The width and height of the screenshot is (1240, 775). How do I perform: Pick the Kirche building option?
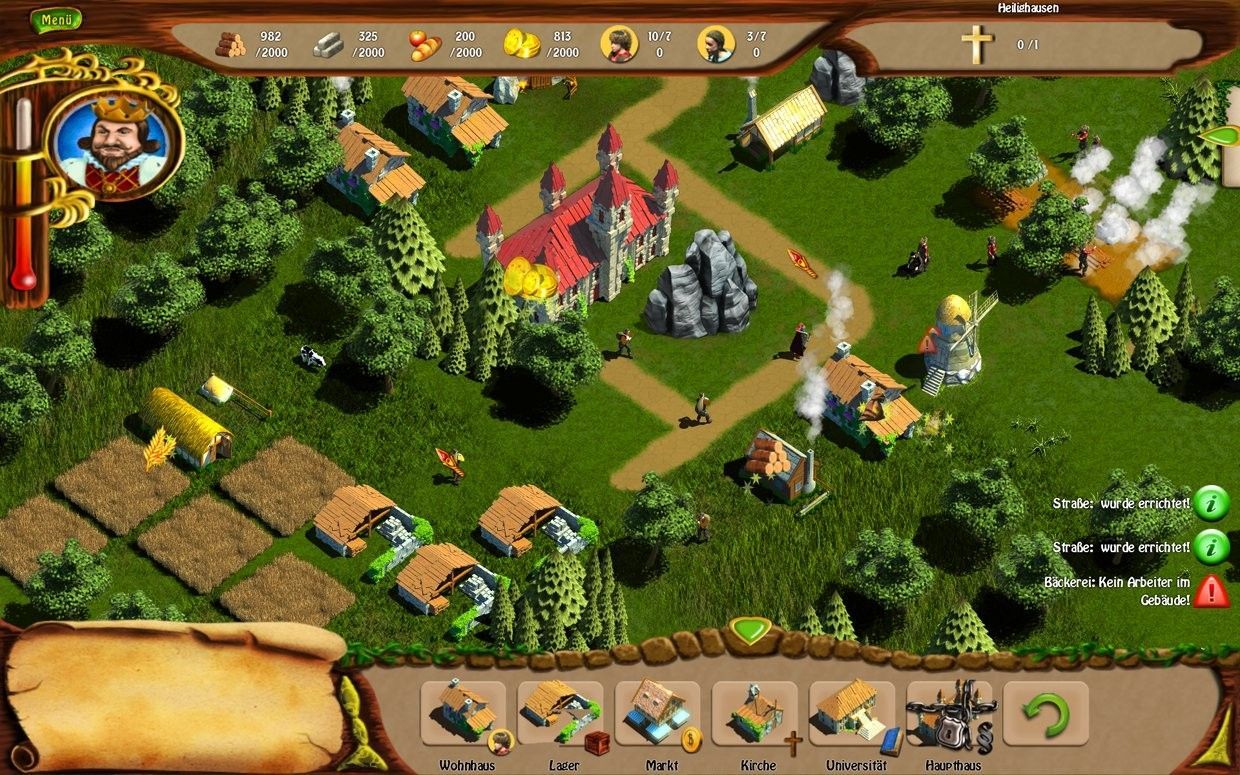[754, 713]
